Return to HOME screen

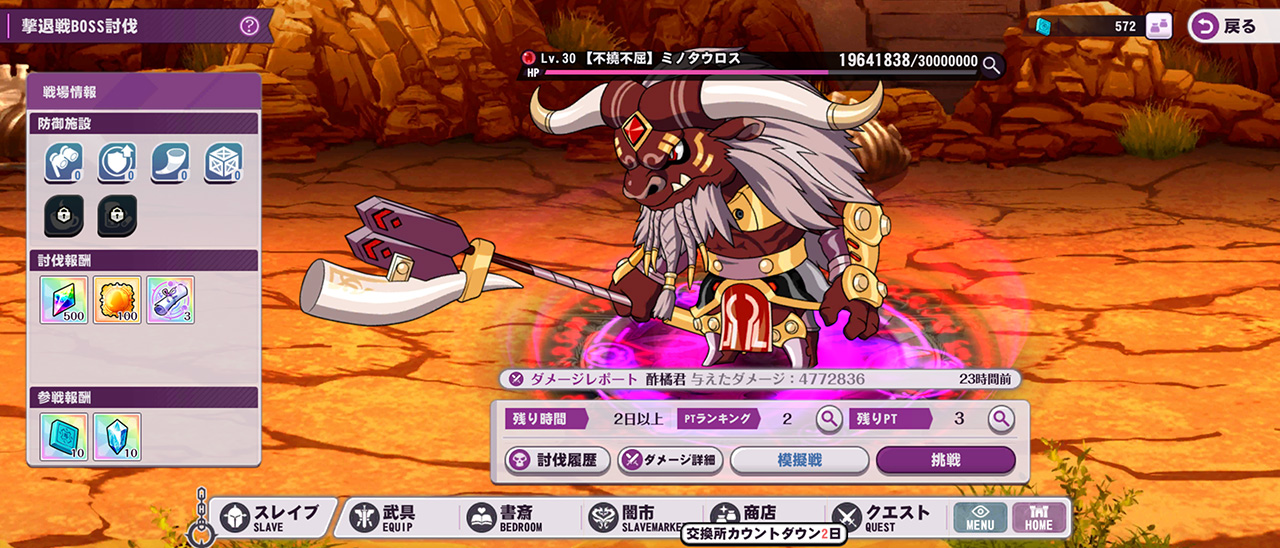click(x=1038, y=517)
